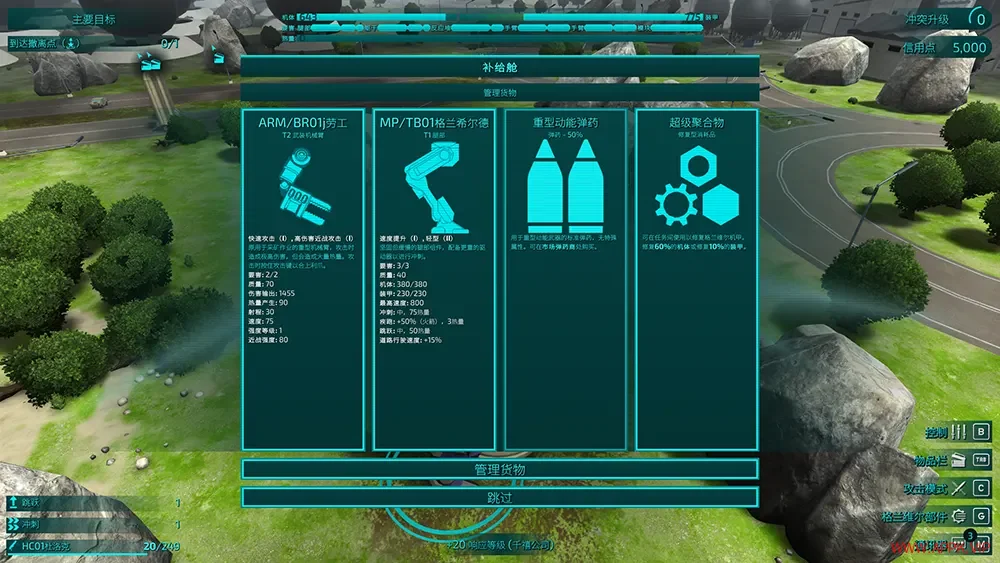Open the 控制 controls icon

[x=959, y=432]
